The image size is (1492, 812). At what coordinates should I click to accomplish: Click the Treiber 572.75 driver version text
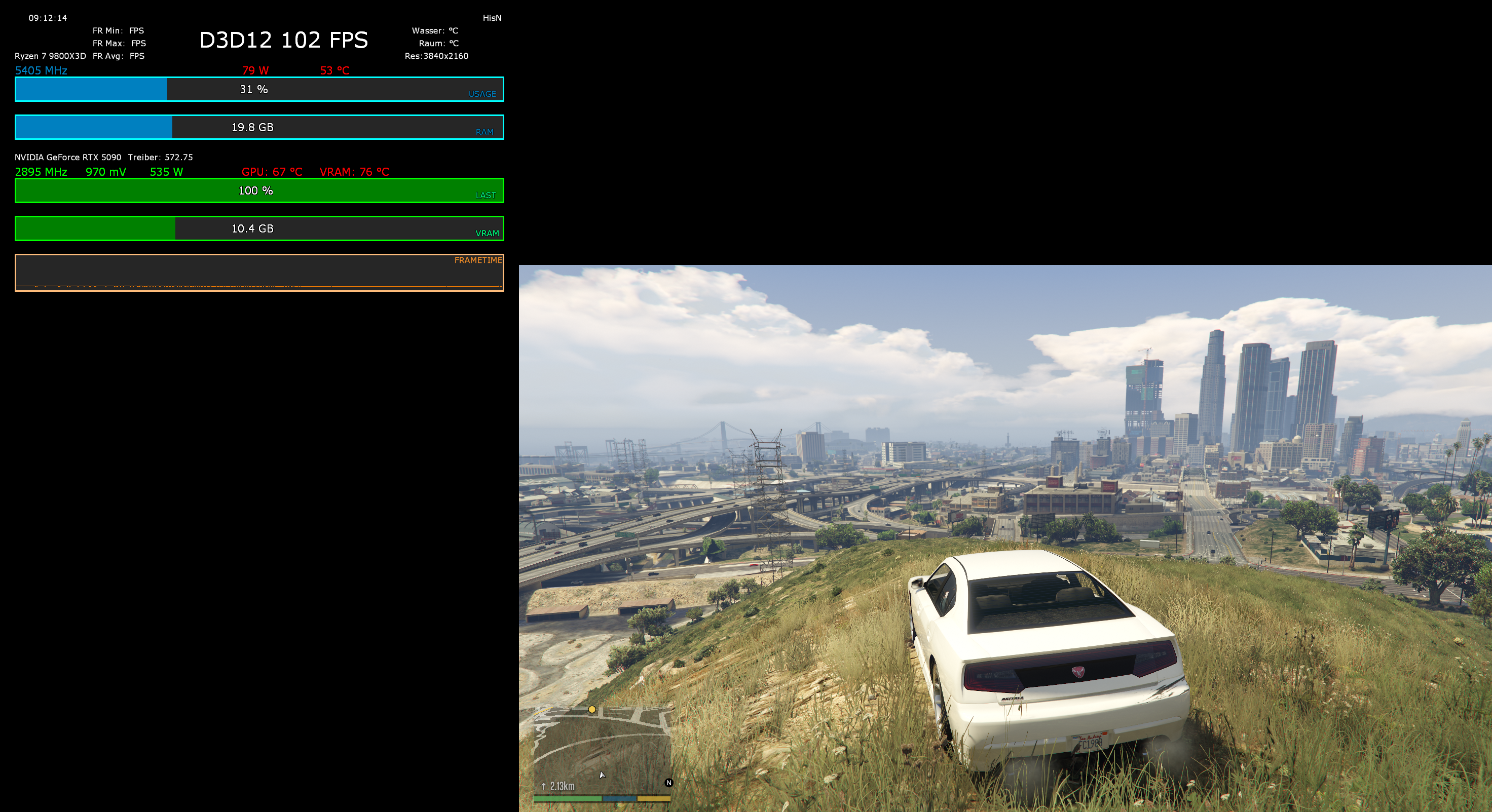[x=160, y=157]
